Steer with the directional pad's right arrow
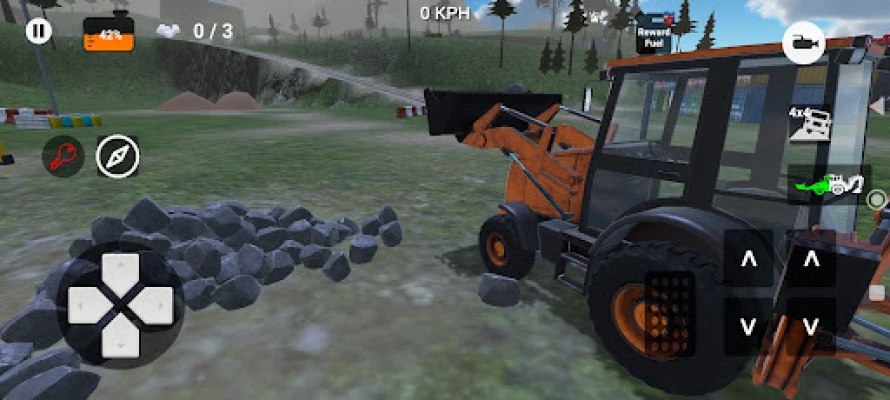890x400 pixels. [x=156, y=305]
